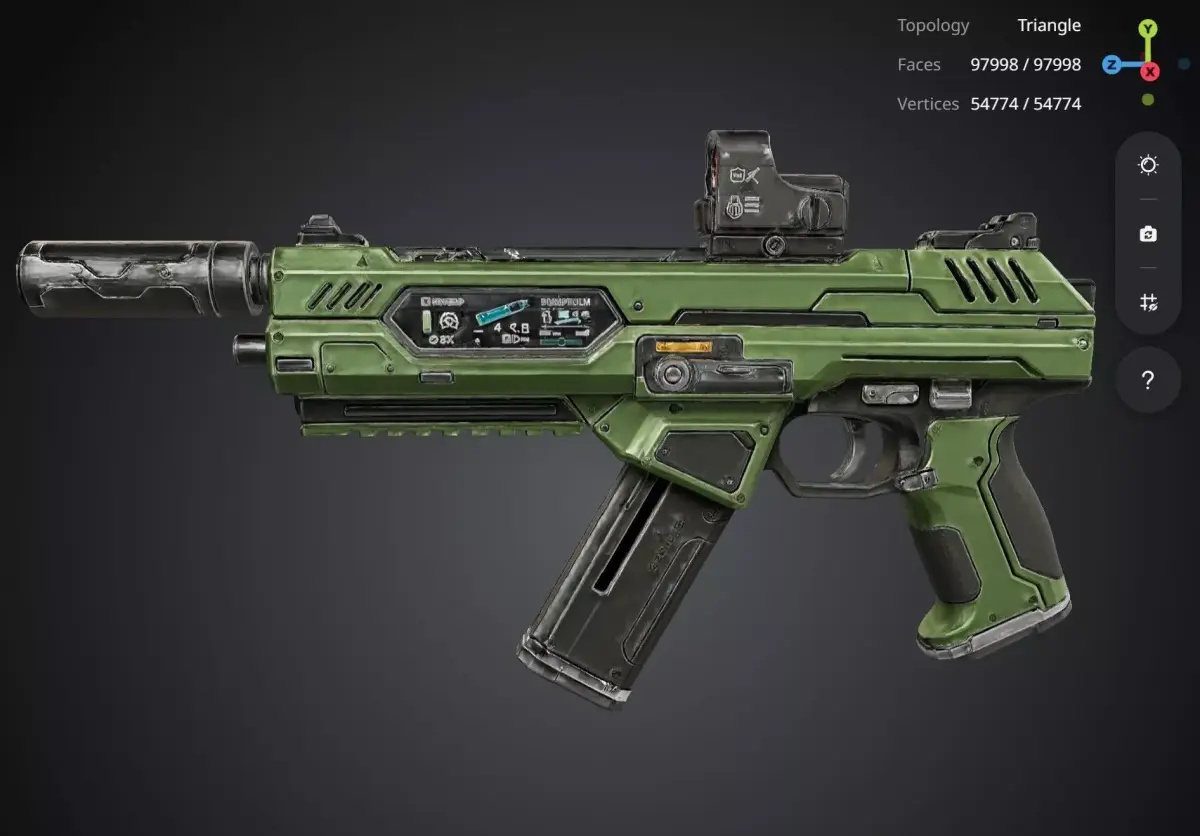This screenshot has width=1200, height=836.
Task: Select the blue Z axis handle
Action: click(x=1111, y=65)
